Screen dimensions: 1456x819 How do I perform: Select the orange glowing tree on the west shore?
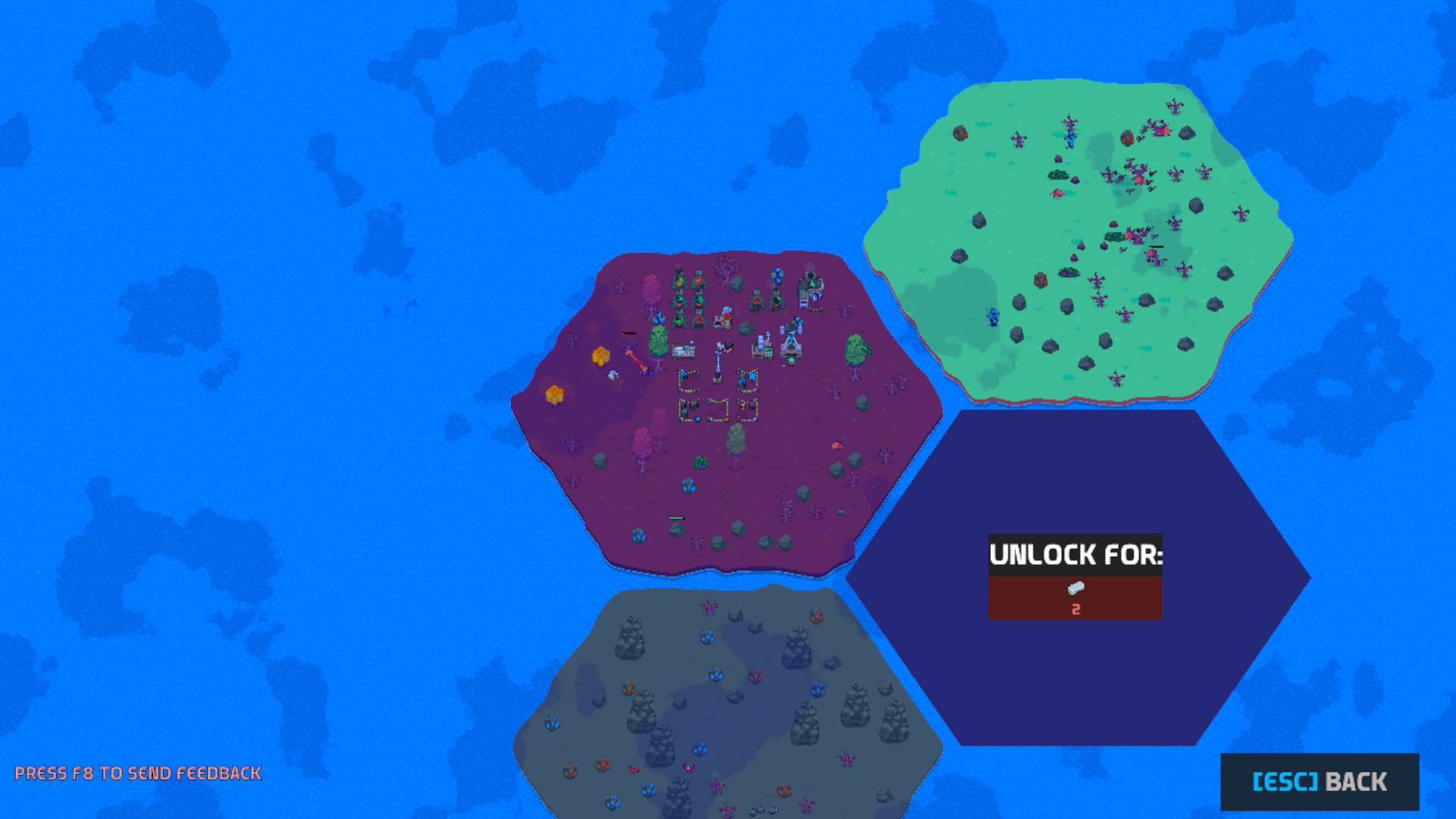[x=601, y=356]
